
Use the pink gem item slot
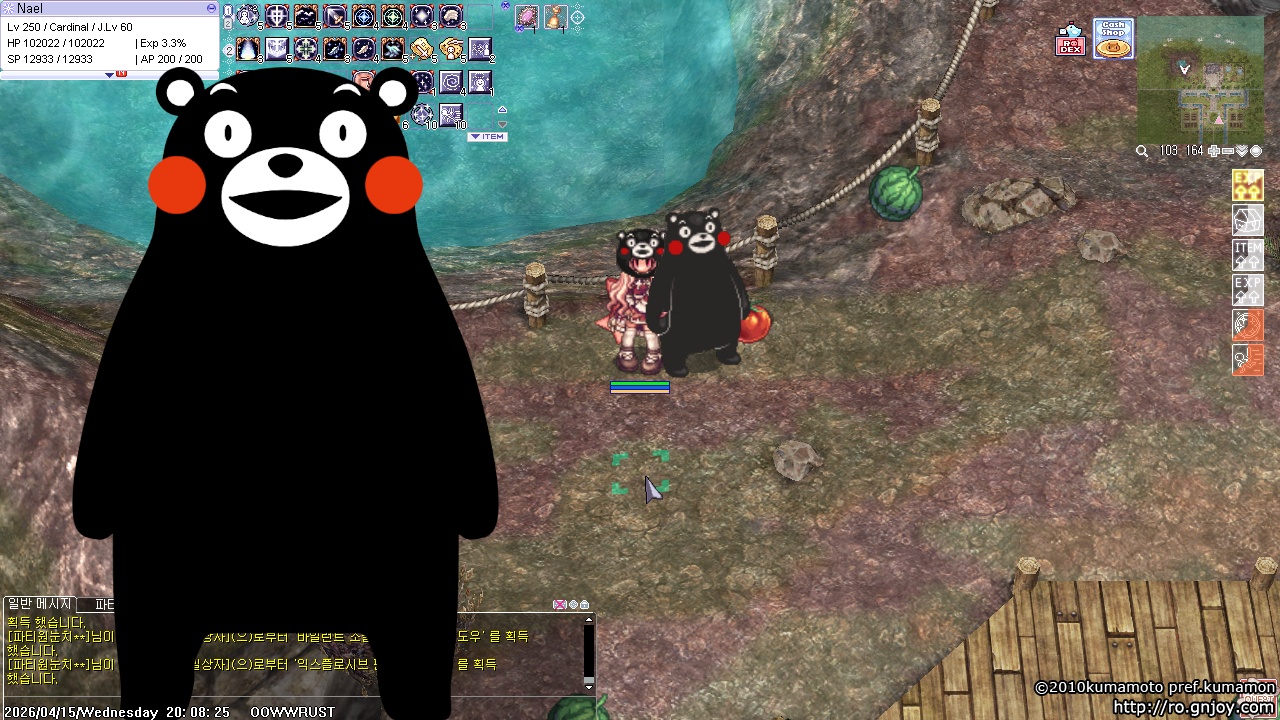click(526, 17)
